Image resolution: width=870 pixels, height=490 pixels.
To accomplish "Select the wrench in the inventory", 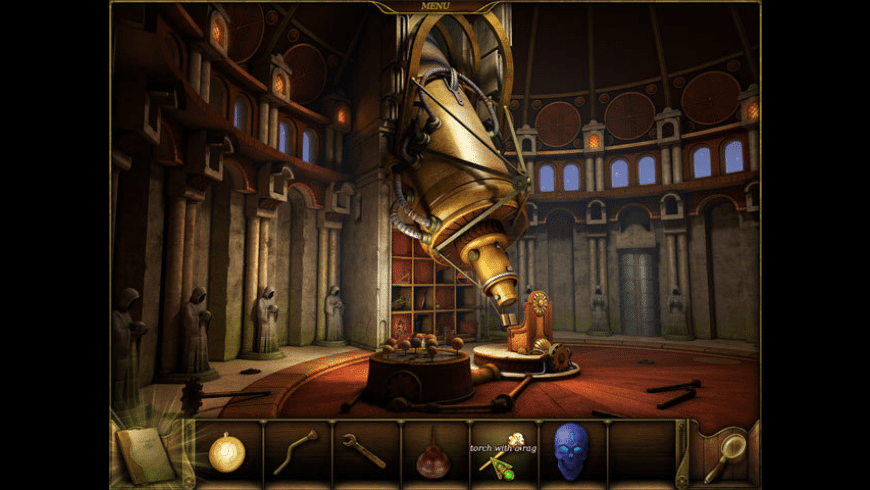I will (364, 452).
